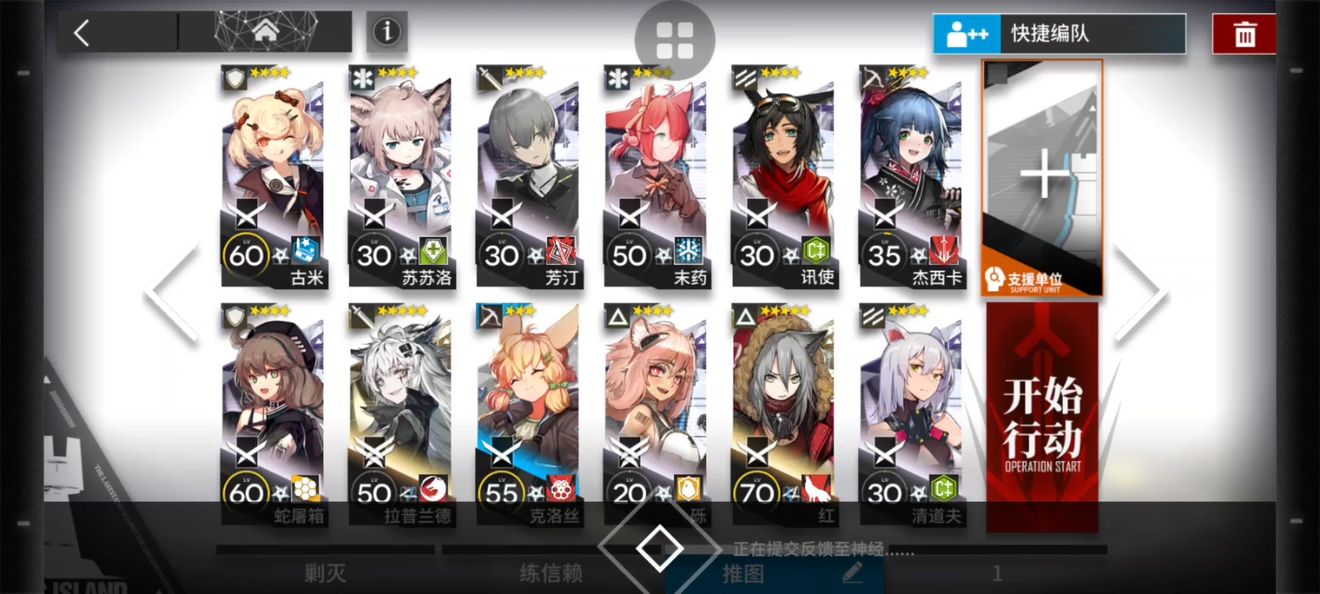Open the info button

click(x=386, y=32)
